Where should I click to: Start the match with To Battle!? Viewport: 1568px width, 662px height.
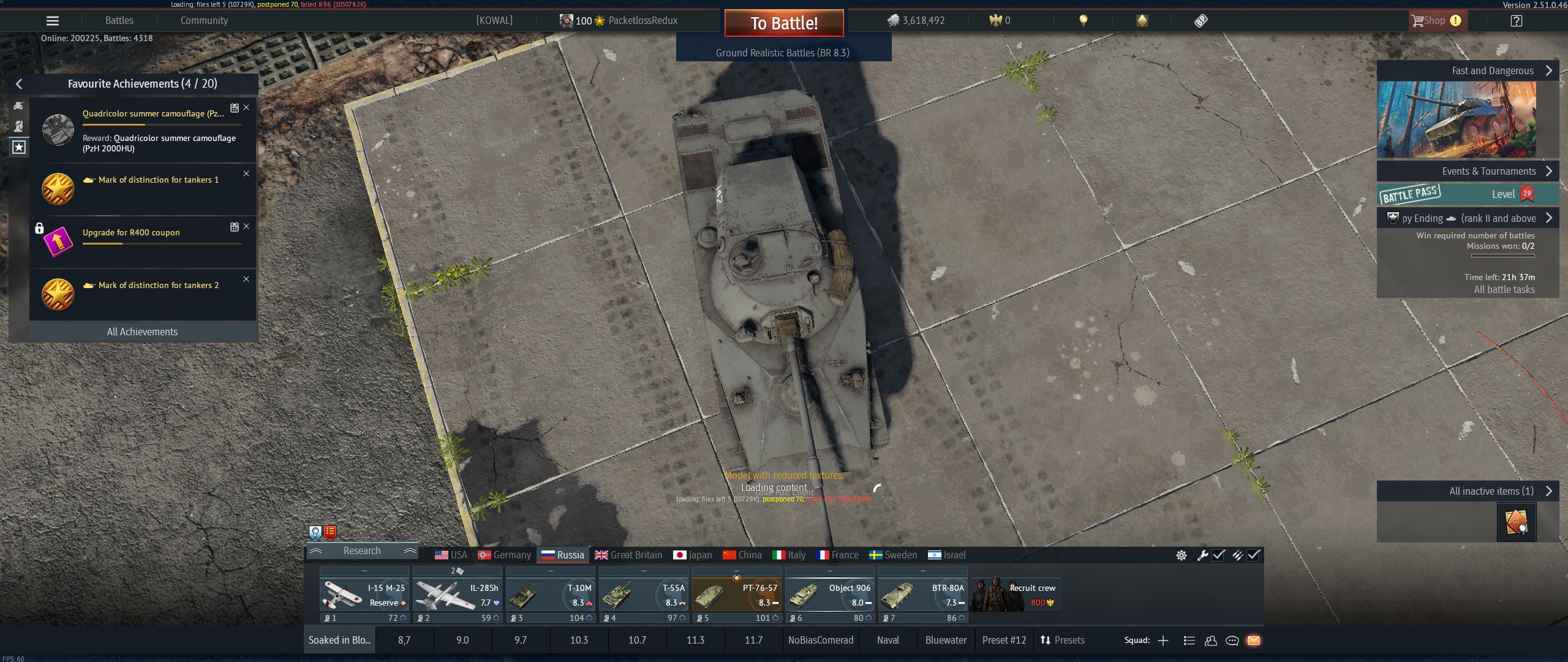[784, 23]
